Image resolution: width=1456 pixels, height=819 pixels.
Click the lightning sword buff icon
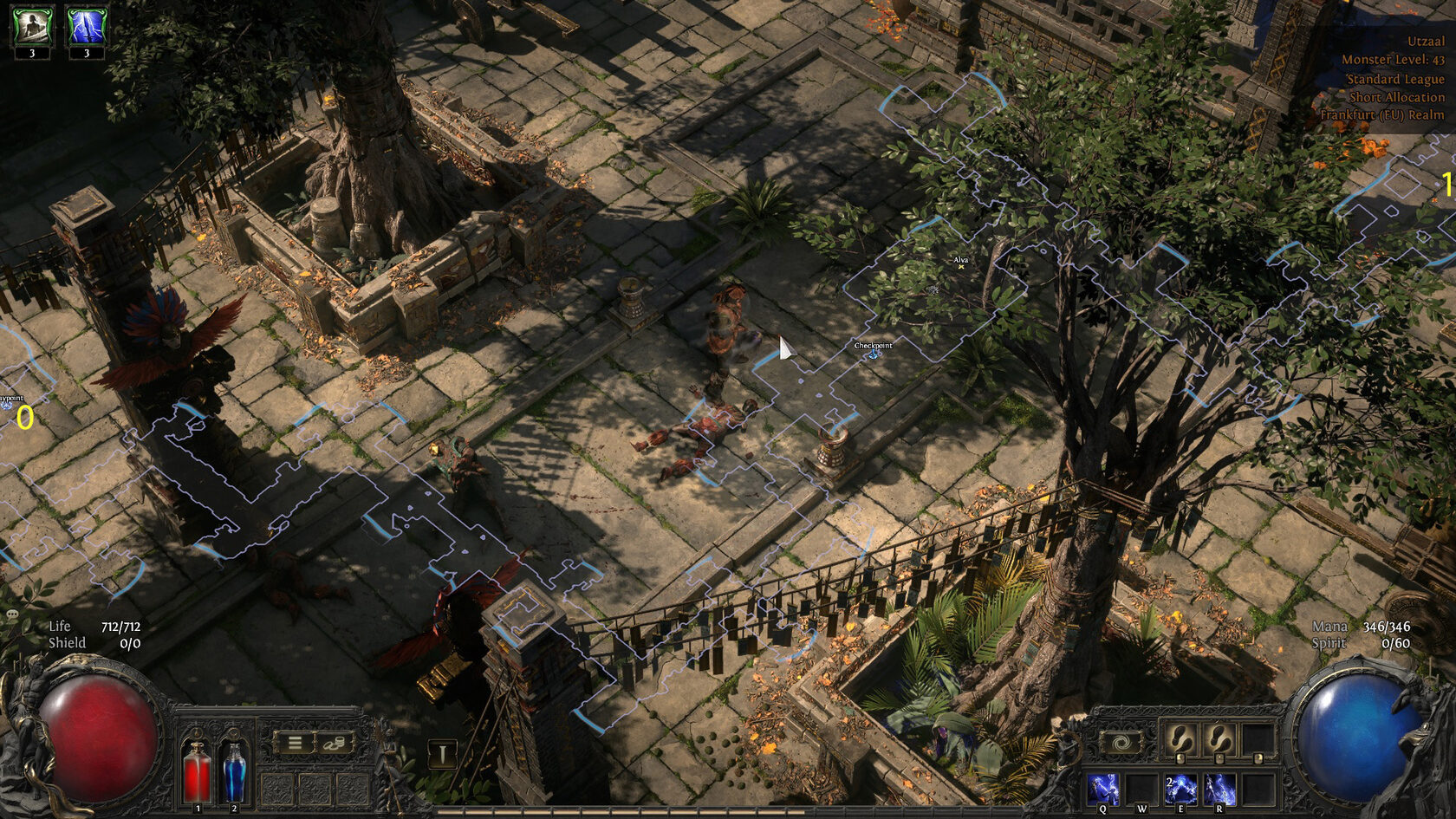pyautogui.click(x=86, y=27)
